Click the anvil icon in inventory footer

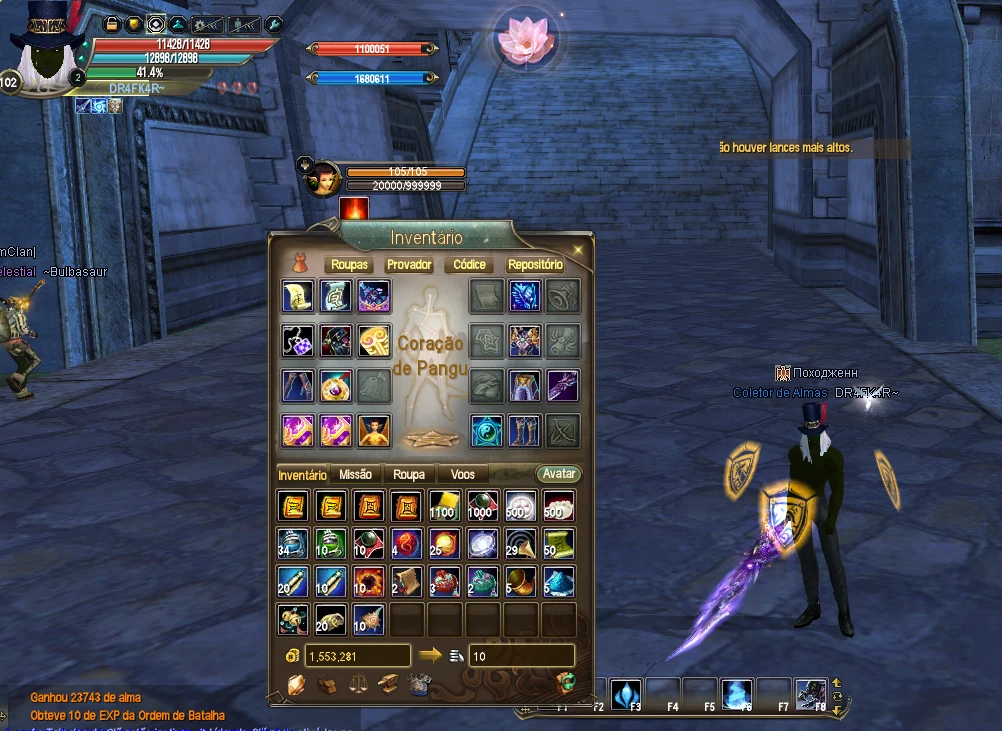click(388, 685)
